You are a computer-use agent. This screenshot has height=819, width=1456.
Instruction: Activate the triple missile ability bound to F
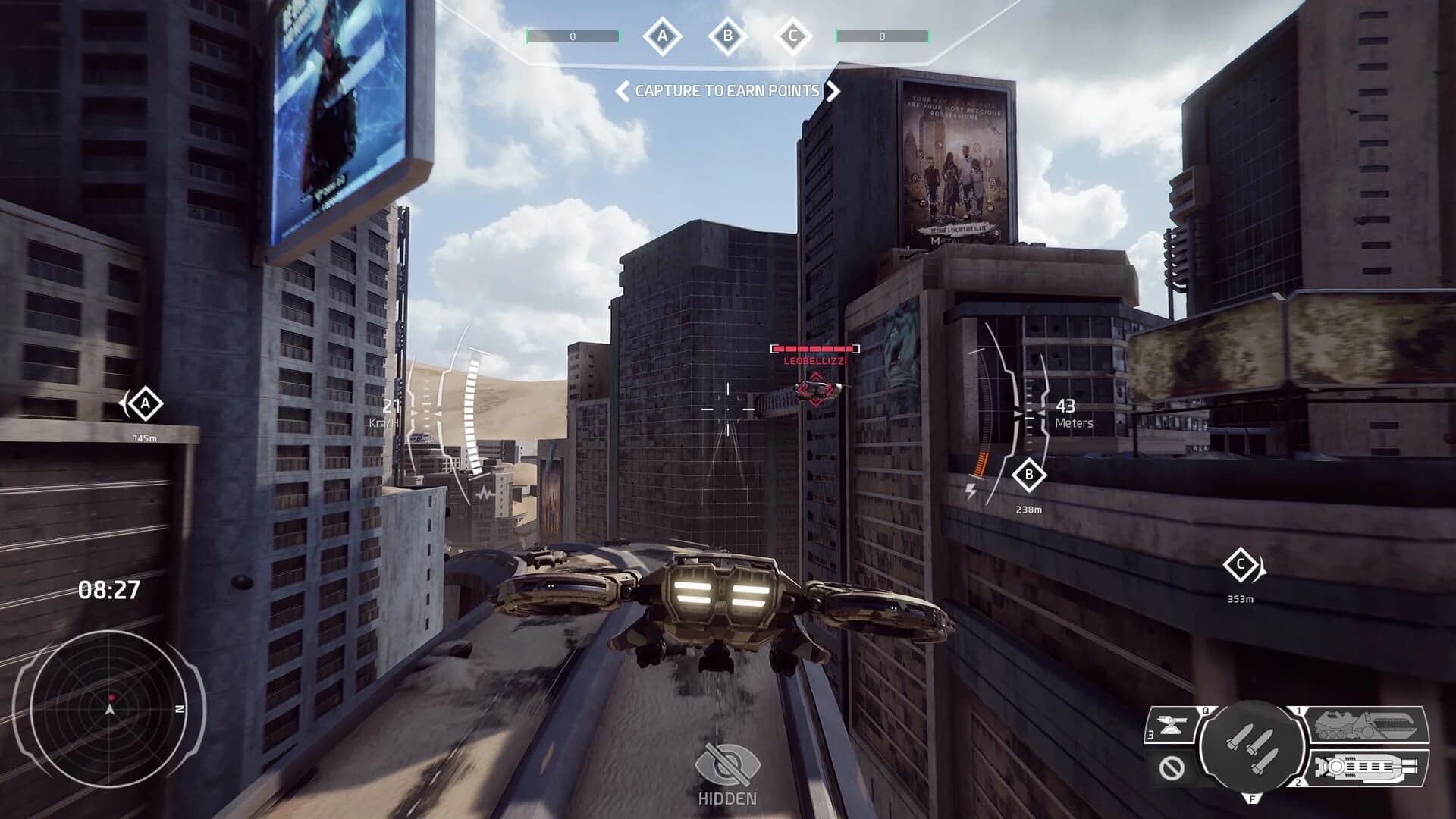[1252, 748]
